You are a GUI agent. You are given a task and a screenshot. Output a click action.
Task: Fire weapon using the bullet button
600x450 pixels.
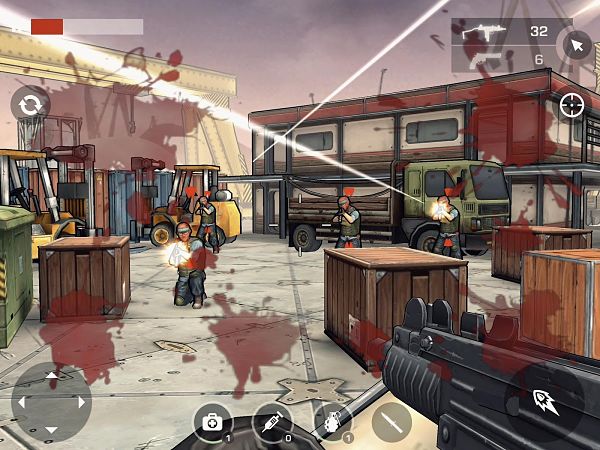click(545, 402)
